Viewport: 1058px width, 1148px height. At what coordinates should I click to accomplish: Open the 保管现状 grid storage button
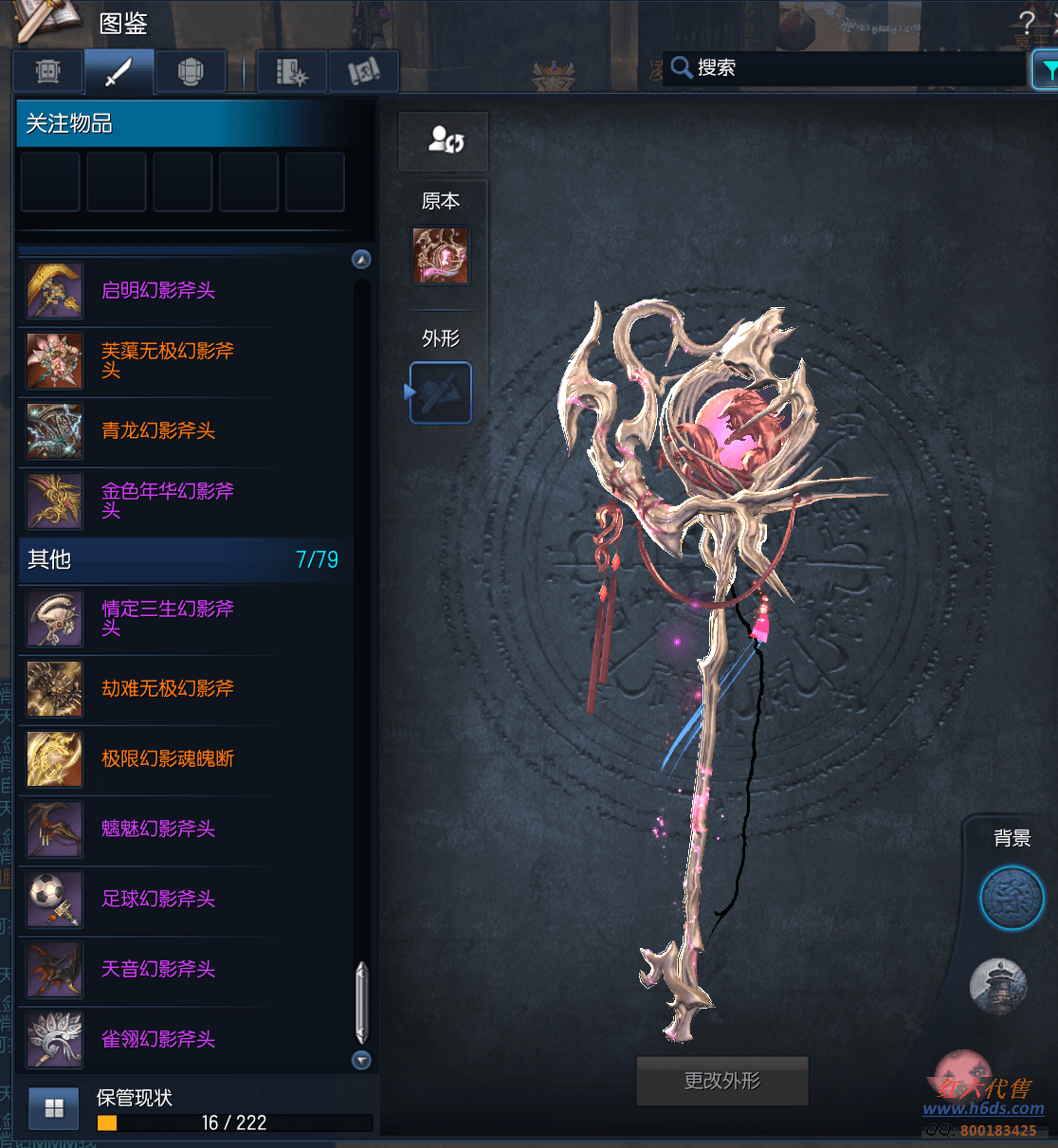click(x=53, y=1108)
